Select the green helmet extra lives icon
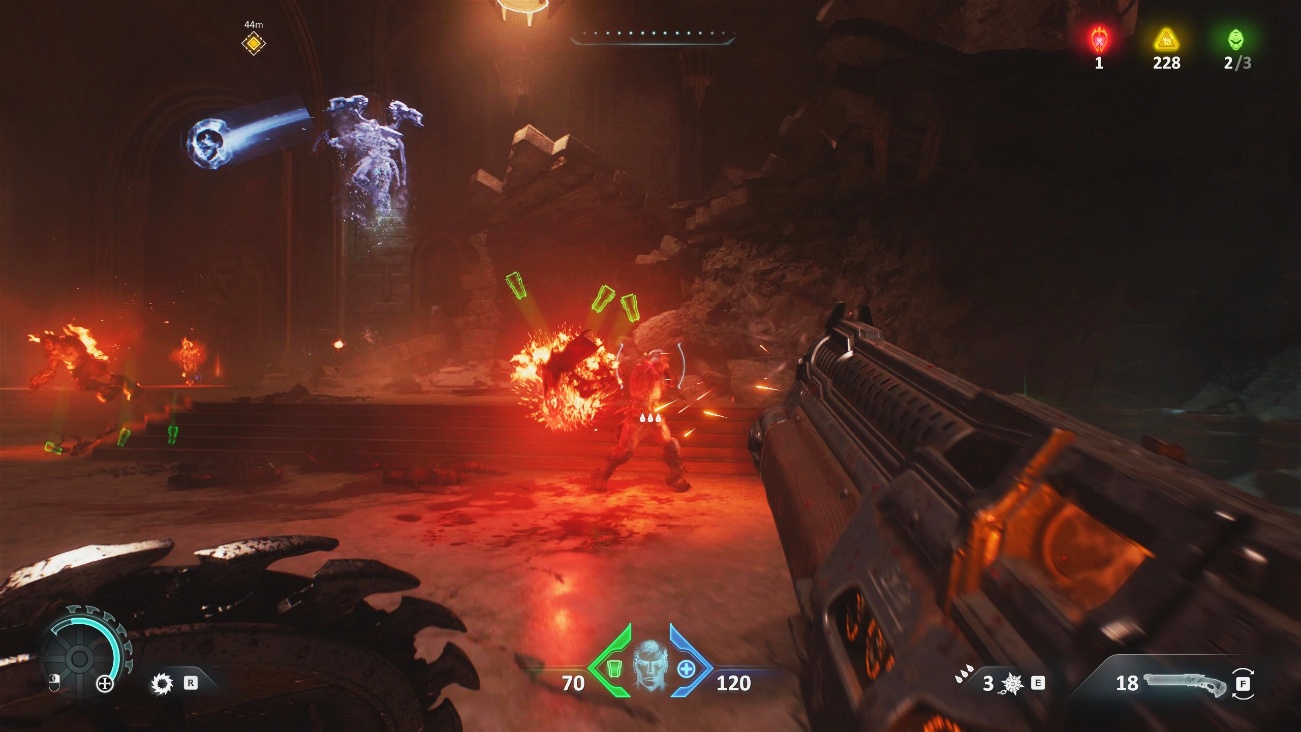Screen dimensions: 1301x732 1237,40
